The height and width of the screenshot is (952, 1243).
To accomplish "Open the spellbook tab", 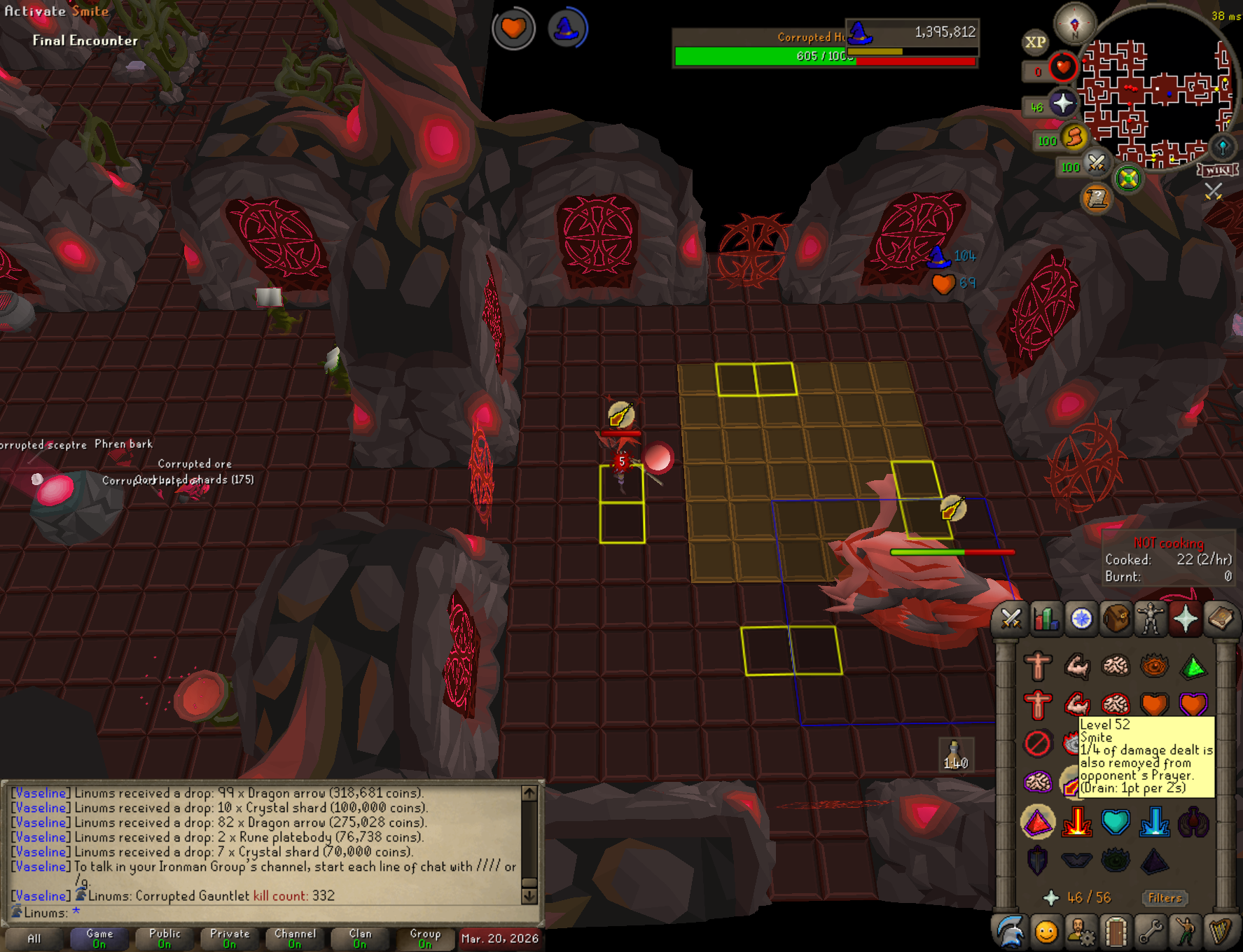I will (1221, 619).
